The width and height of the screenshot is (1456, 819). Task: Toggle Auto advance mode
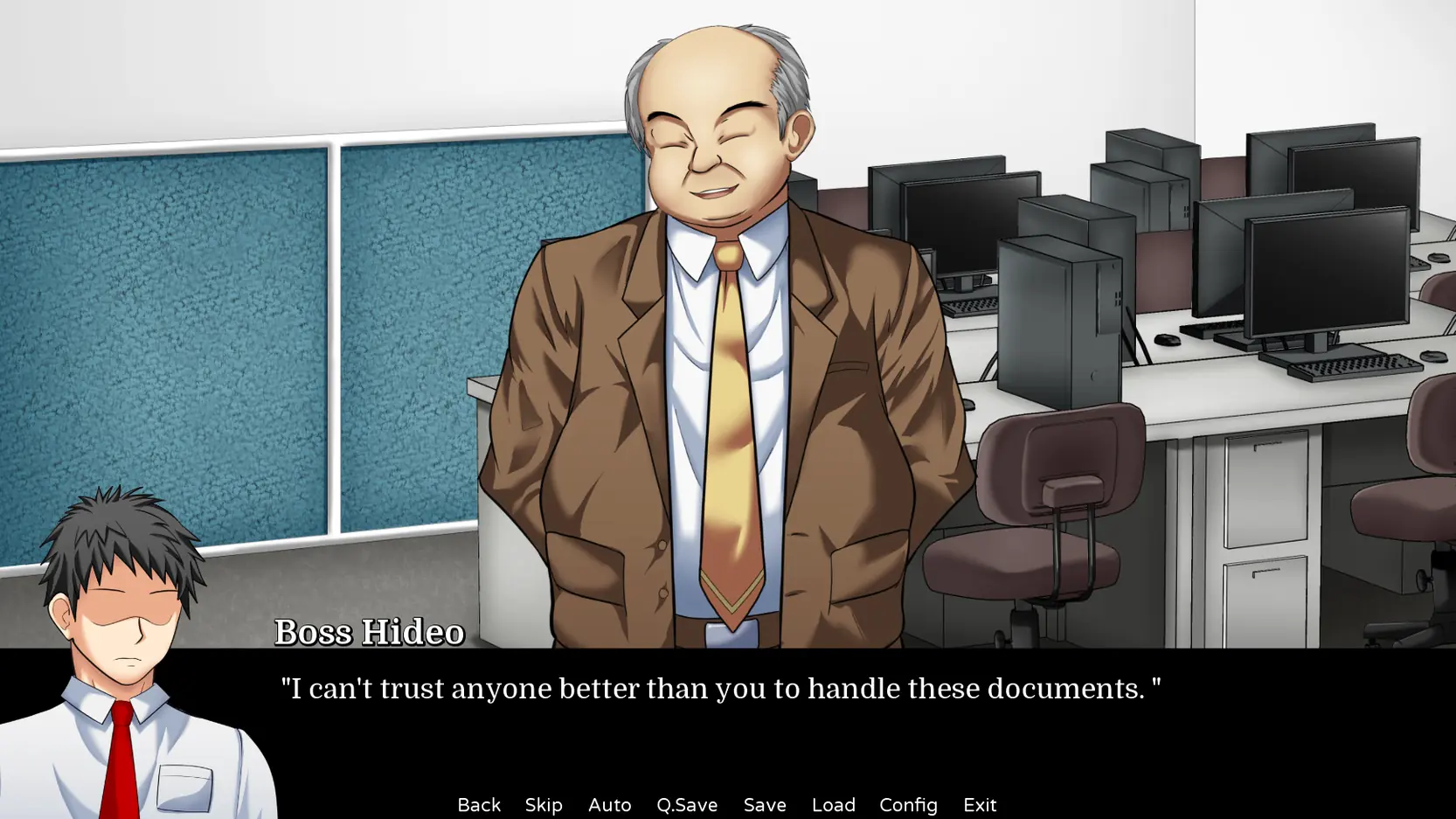(x=609, y=804)
